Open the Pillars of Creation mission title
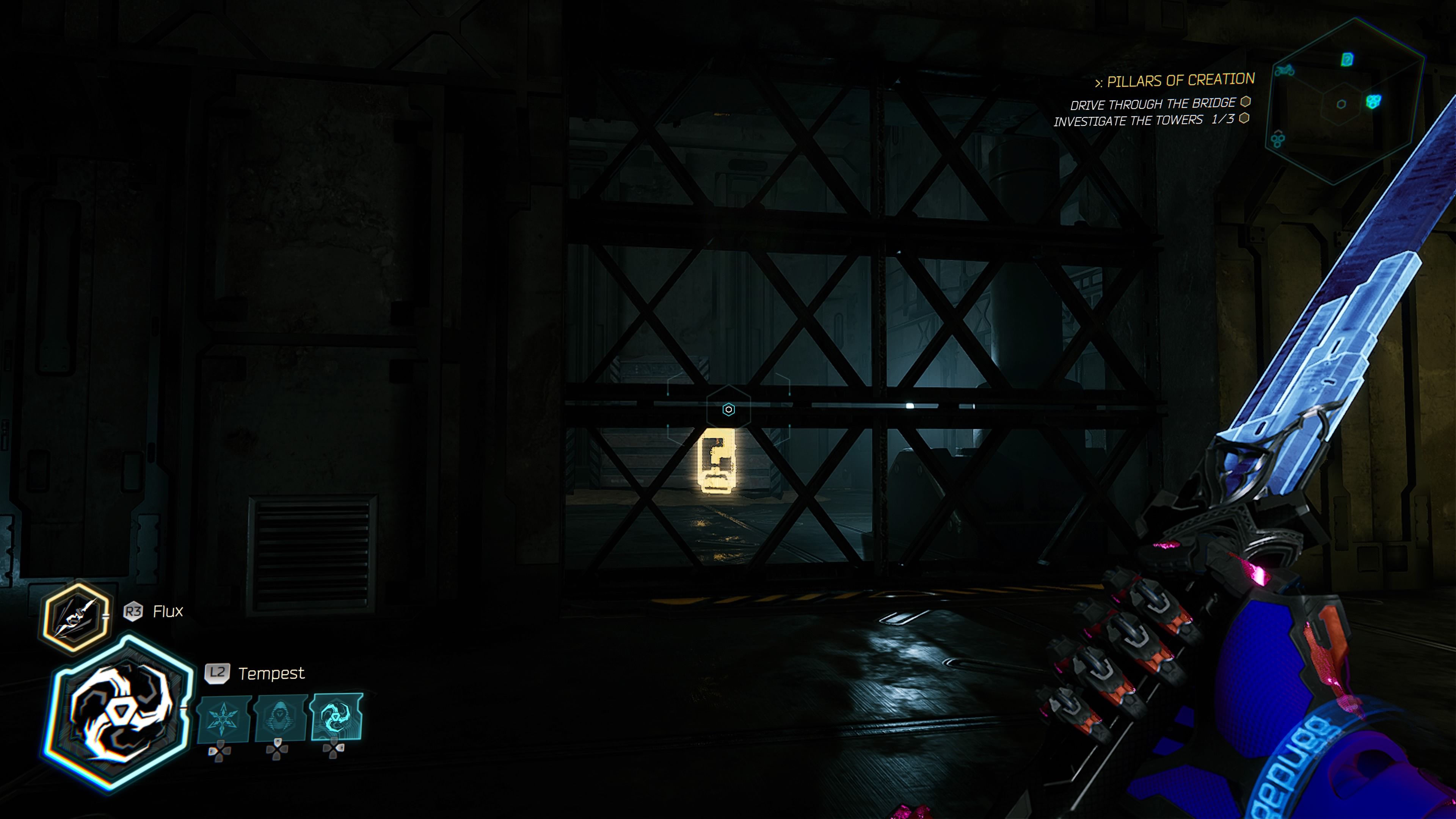The image size is (1456, 819). [x=1180, y=81]
